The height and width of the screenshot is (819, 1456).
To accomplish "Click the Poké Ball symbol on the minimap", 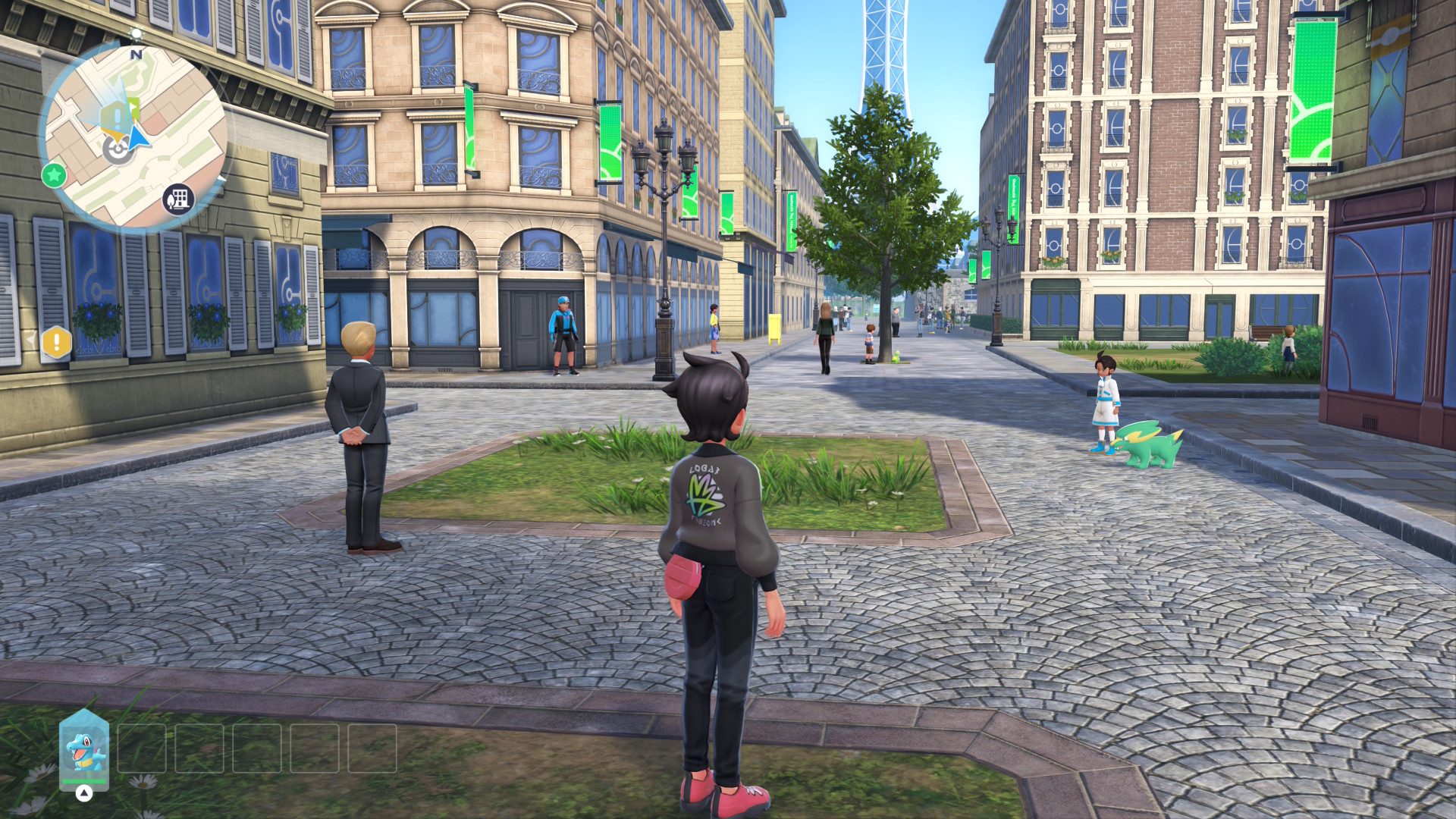I will click(x=118, y=149).
